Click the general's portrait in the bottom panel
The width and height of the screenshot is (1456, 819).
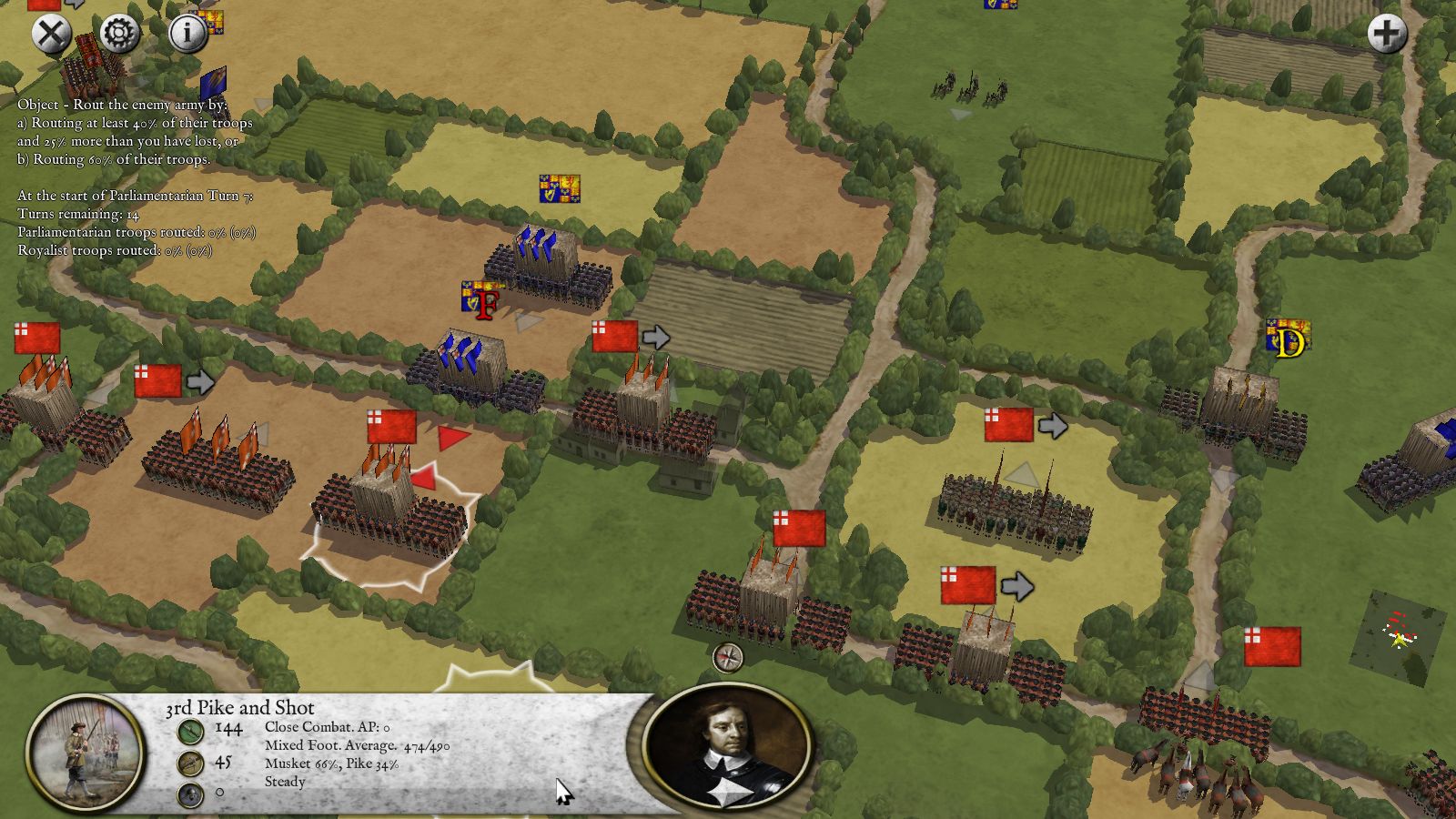coord(728,742)
